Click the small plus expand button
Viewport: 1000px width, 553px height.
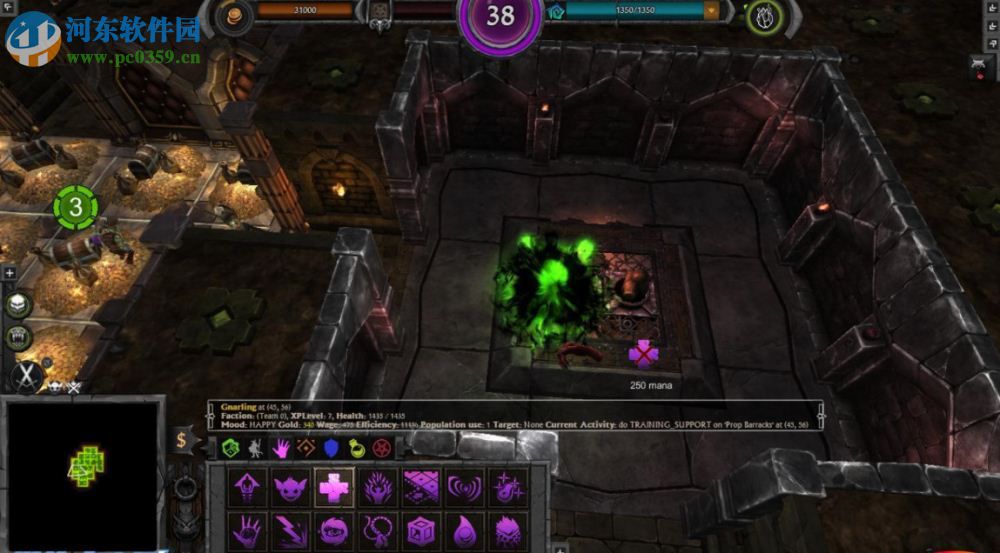(9, 272)
